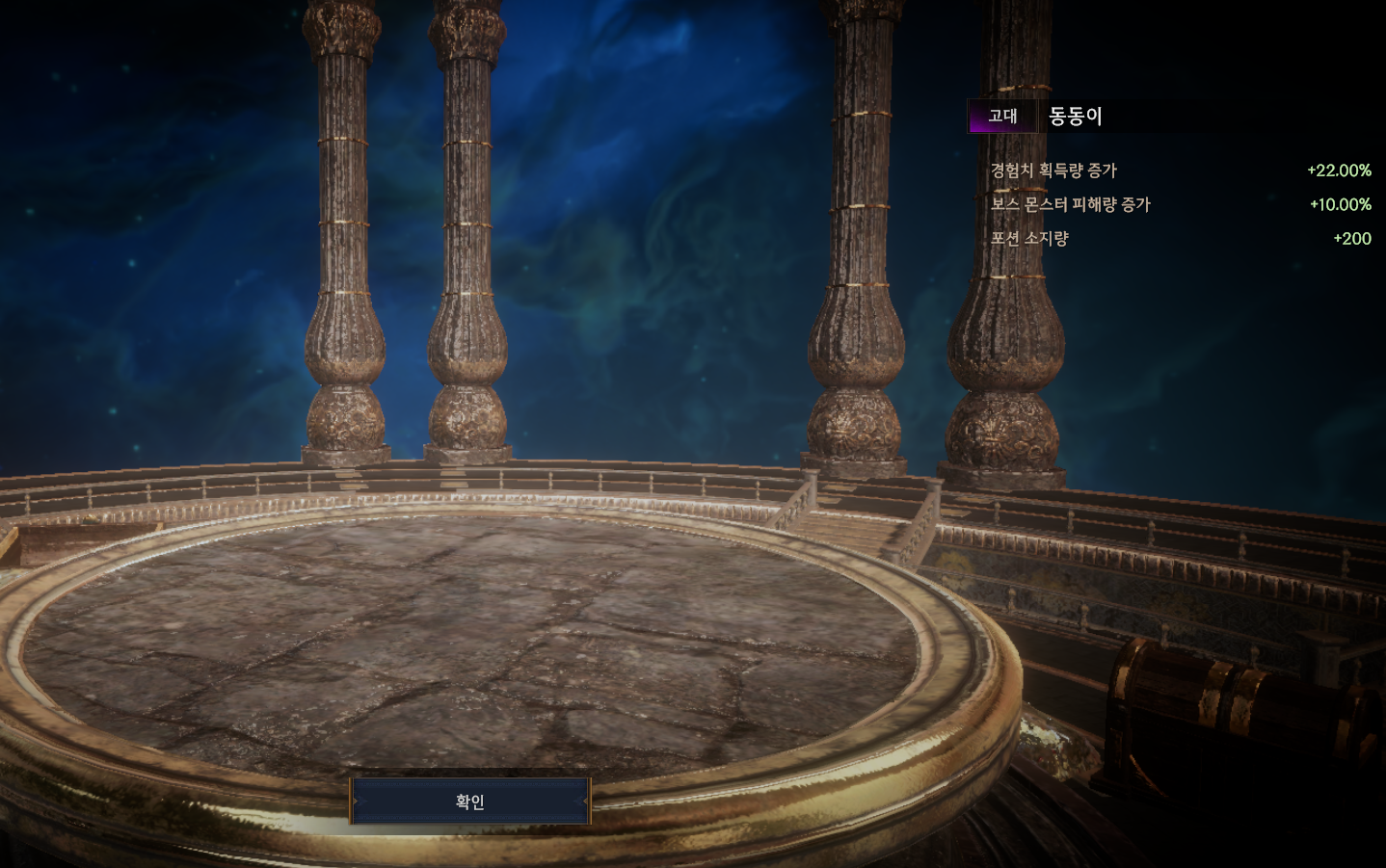Confirm with the 확인 button
Screen dimensions: 1386x868
[469, 802]
